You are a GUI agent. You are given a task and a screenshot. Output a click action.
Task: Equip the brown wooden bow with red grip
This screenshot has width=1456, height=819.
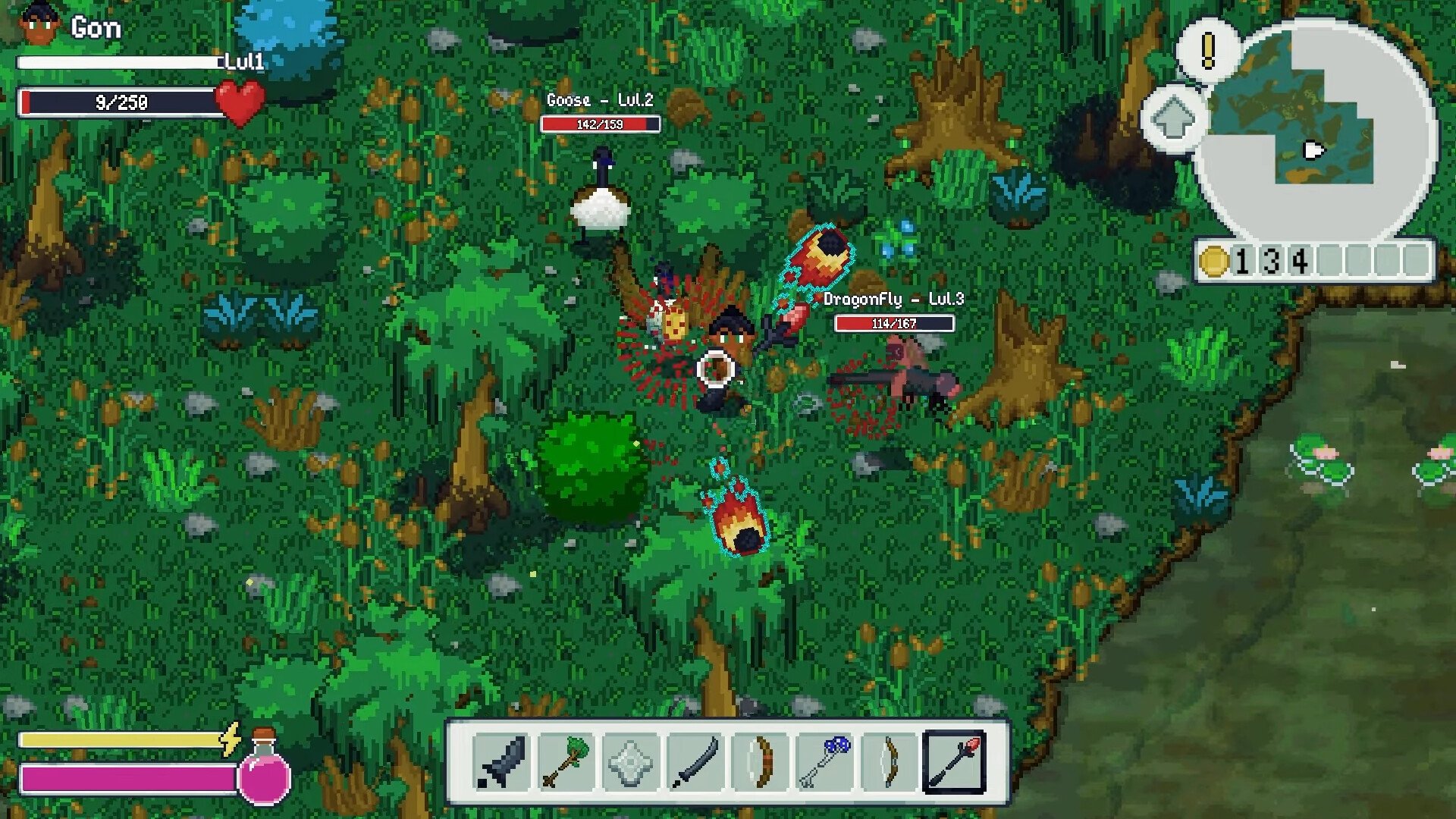760,761
